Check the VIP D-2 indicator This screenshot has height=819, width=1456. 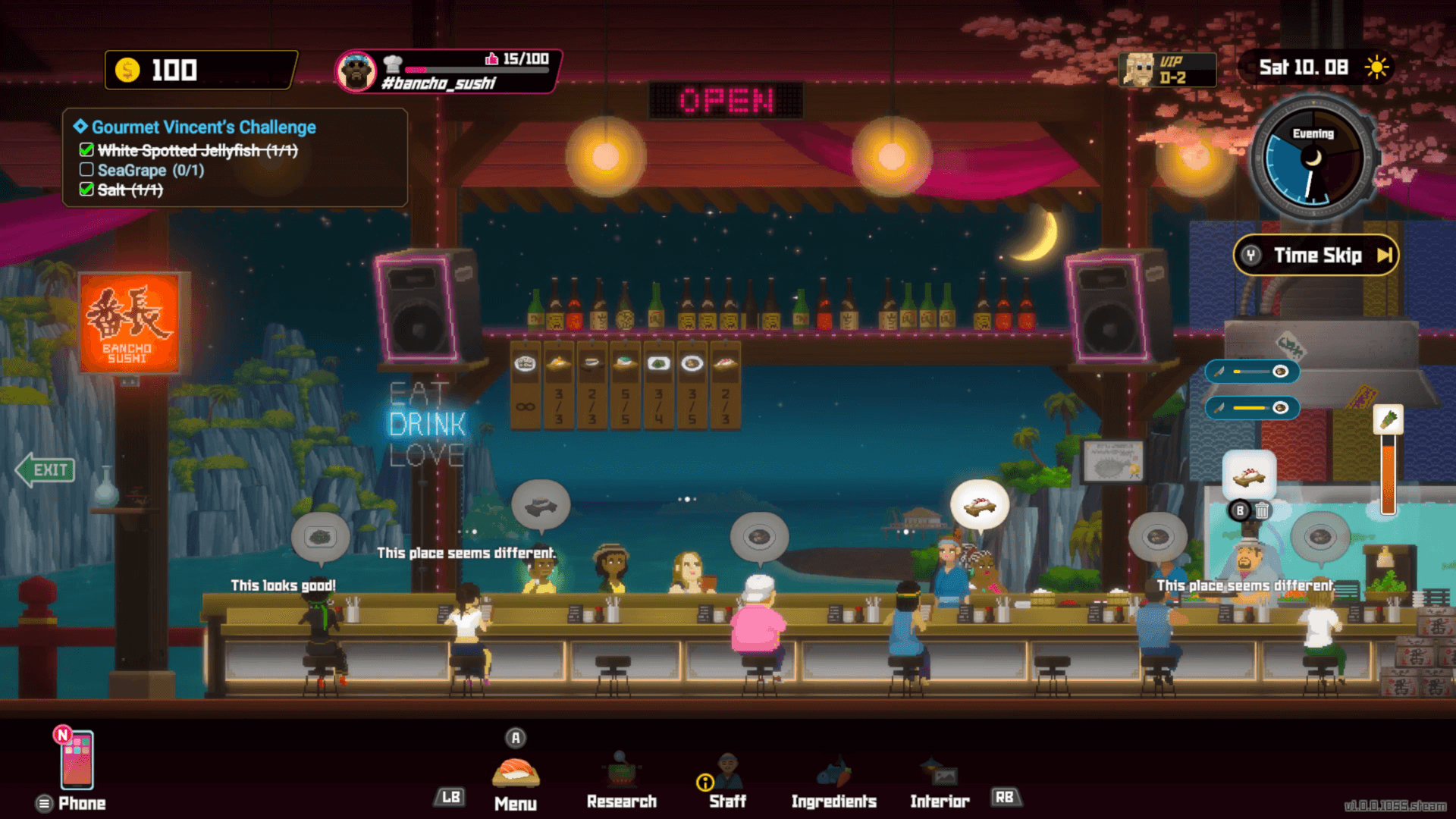tap(1168, 70)
